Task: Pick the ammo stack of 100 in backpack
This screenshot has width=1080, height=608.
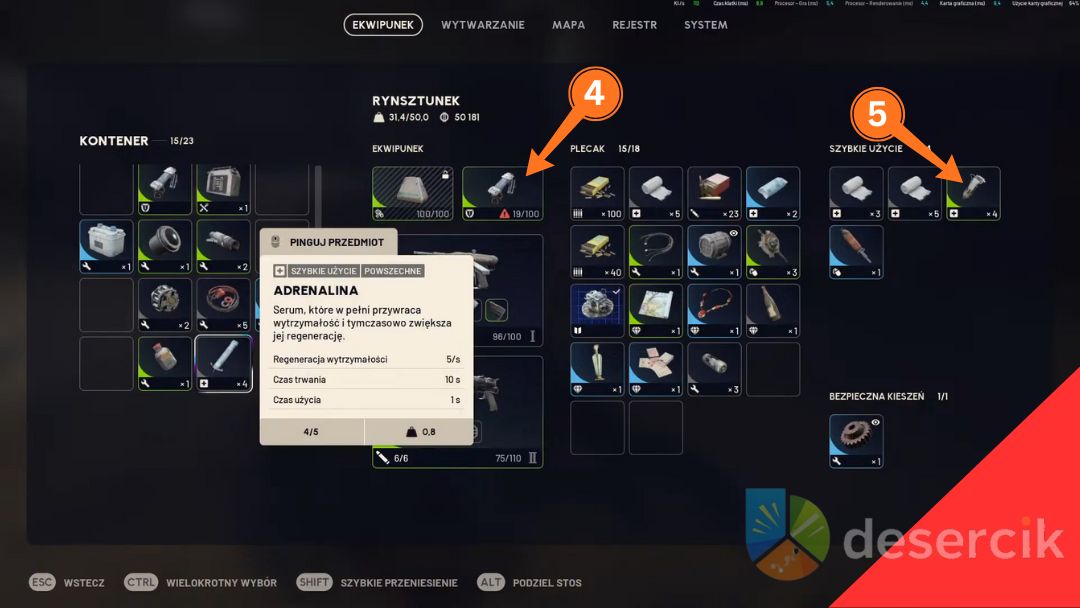Action: coord(597,194)
